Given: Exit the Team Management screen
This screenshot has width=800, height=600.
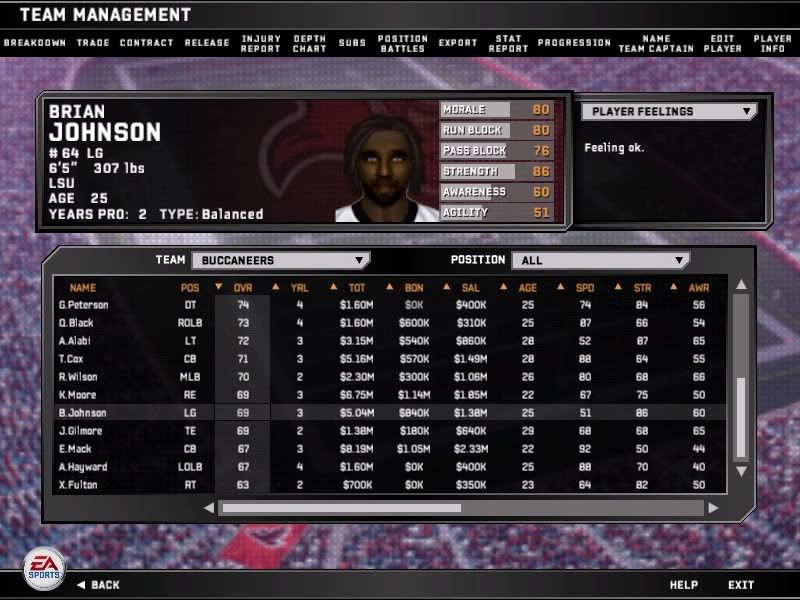Looking at the screenshot, I should pos(741,585).
